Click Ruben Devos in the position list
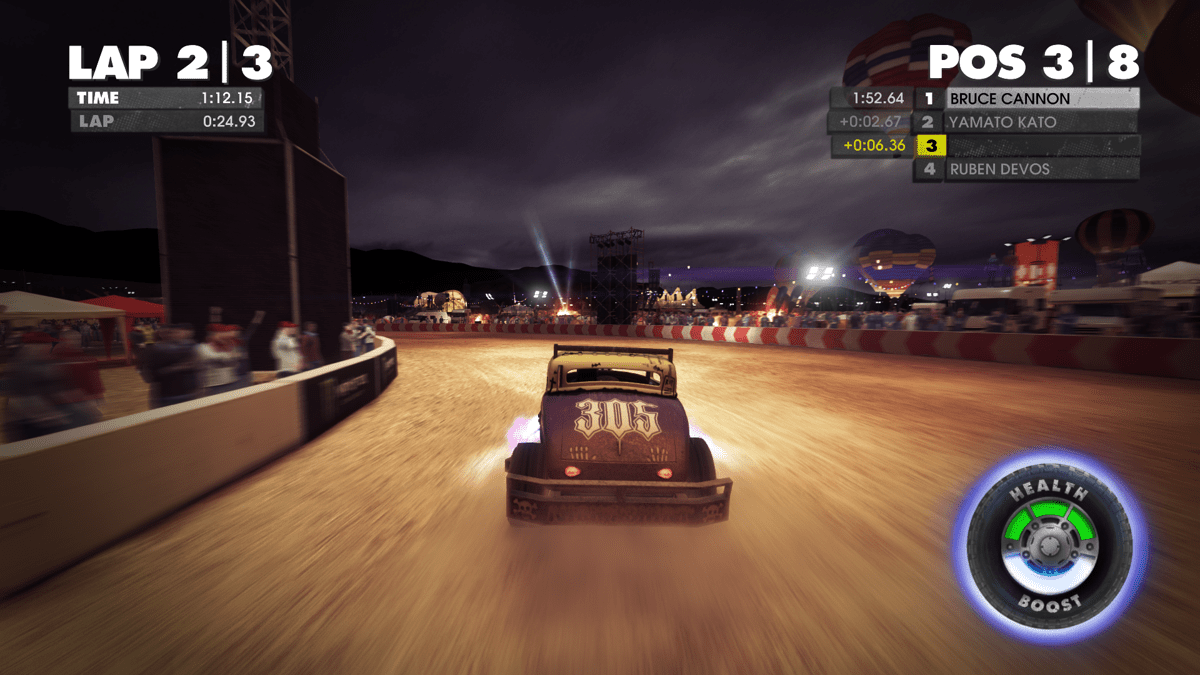The width and height of the screenshot is (1200, 675). click(1040, 169)
